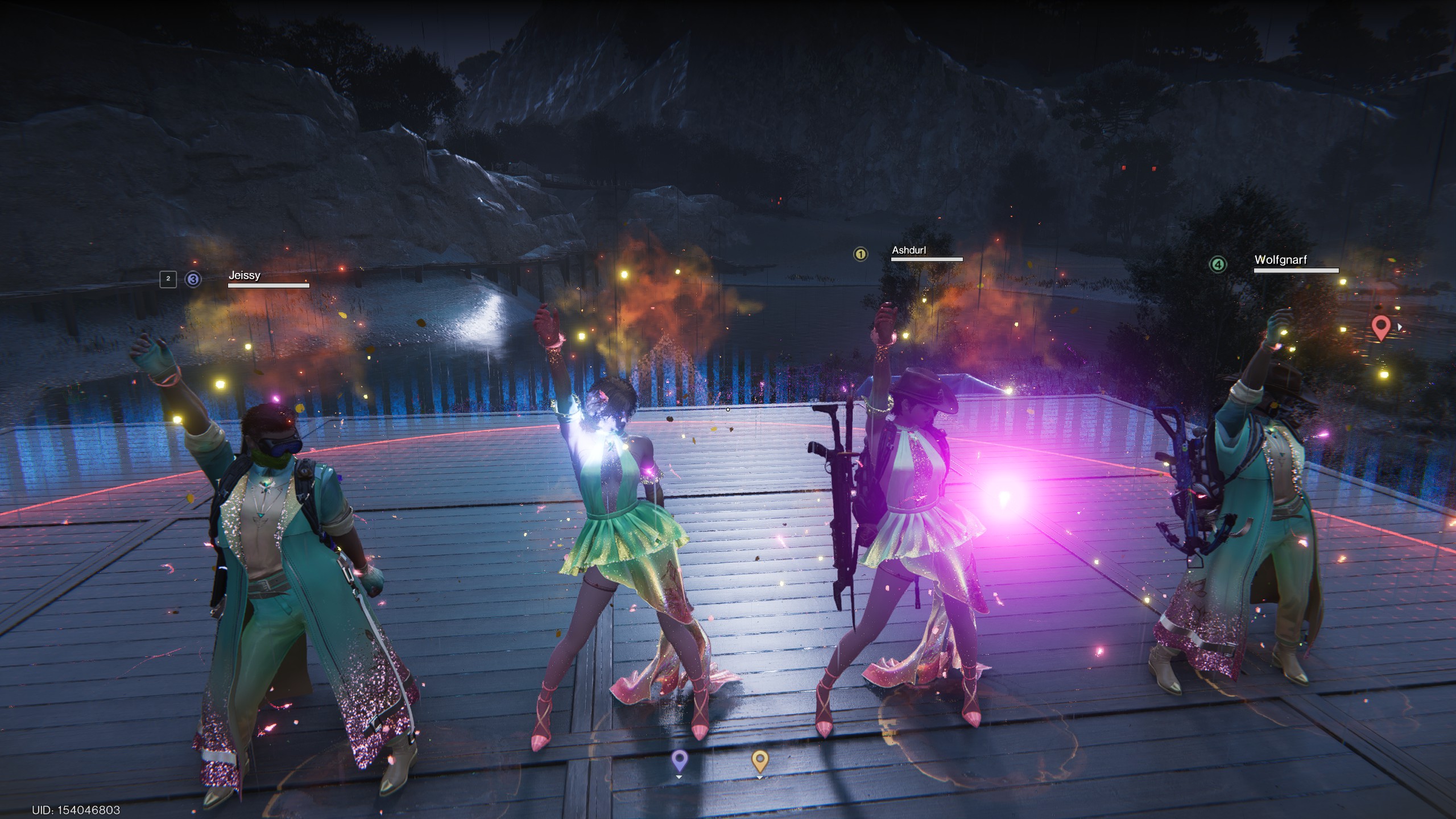
Task: Click squad number 3 badge beside Jeissy
Action: [193, 279]
